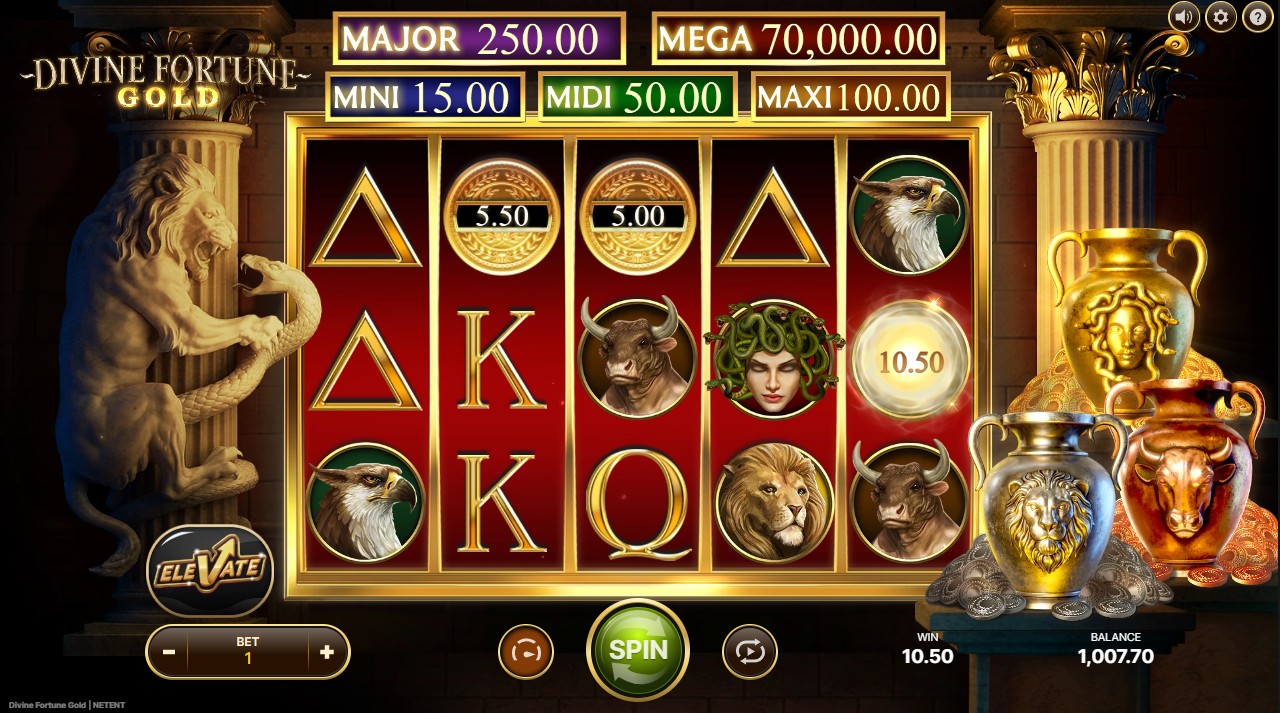Toggle the quick spin button left of SPIN
The width and height of the screenshot is (1280, 713).
tap(526, 652)
